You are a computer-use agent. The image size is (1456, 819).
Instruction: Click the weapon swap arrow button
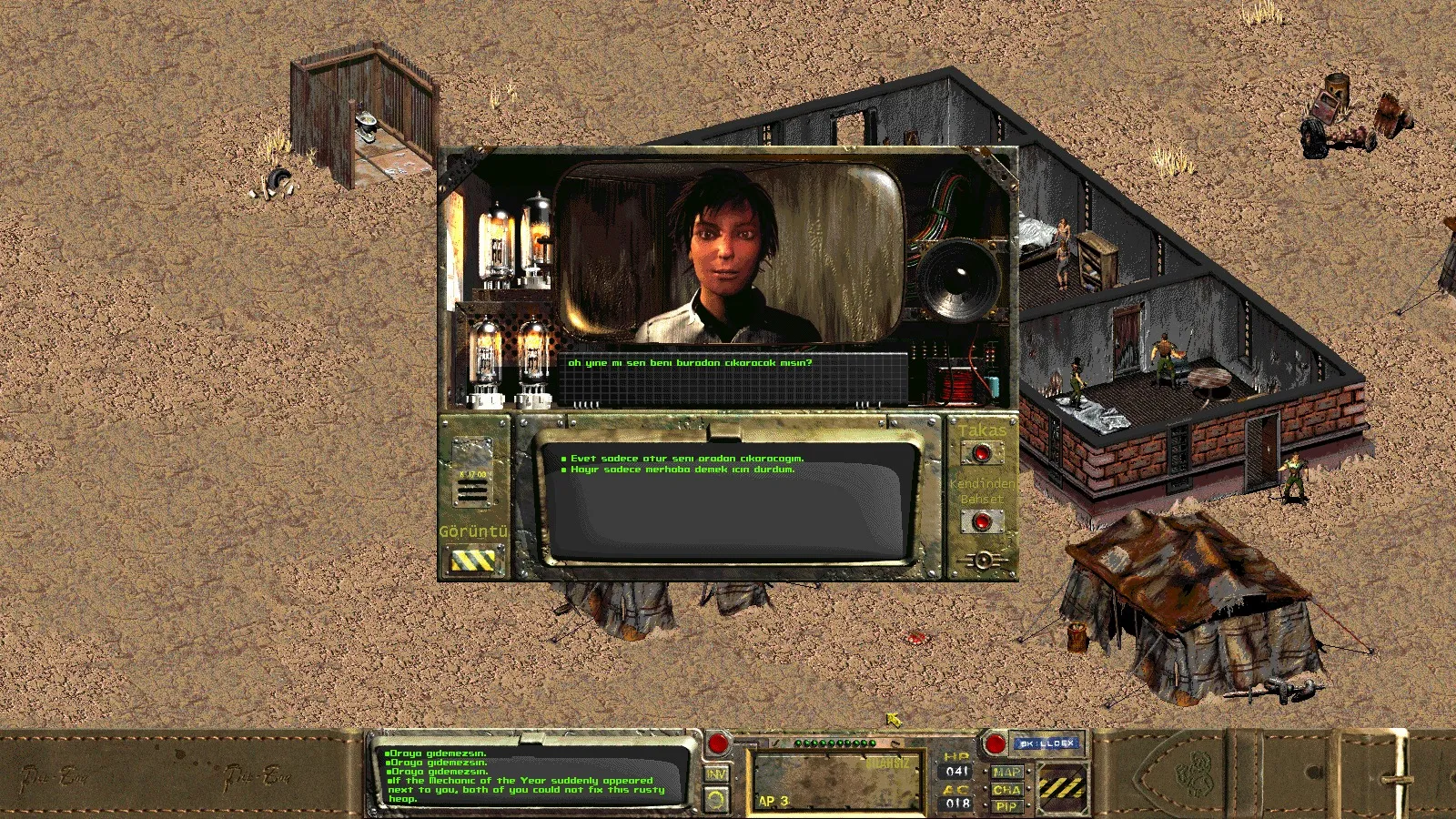[x=717, y=799]
